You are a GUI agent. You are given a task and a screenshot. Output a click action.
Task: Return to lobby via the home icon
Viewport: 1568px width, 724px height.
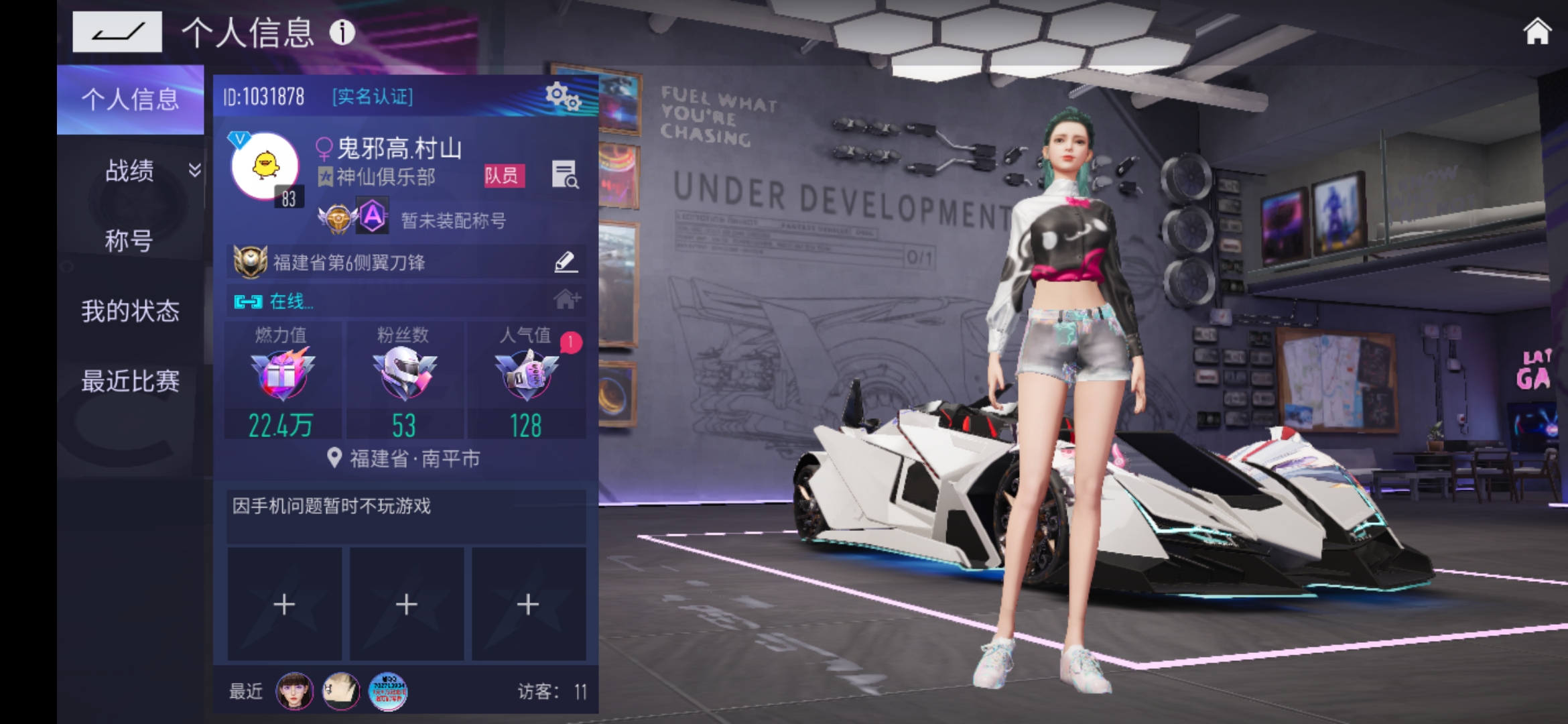tap(1537, 32)
